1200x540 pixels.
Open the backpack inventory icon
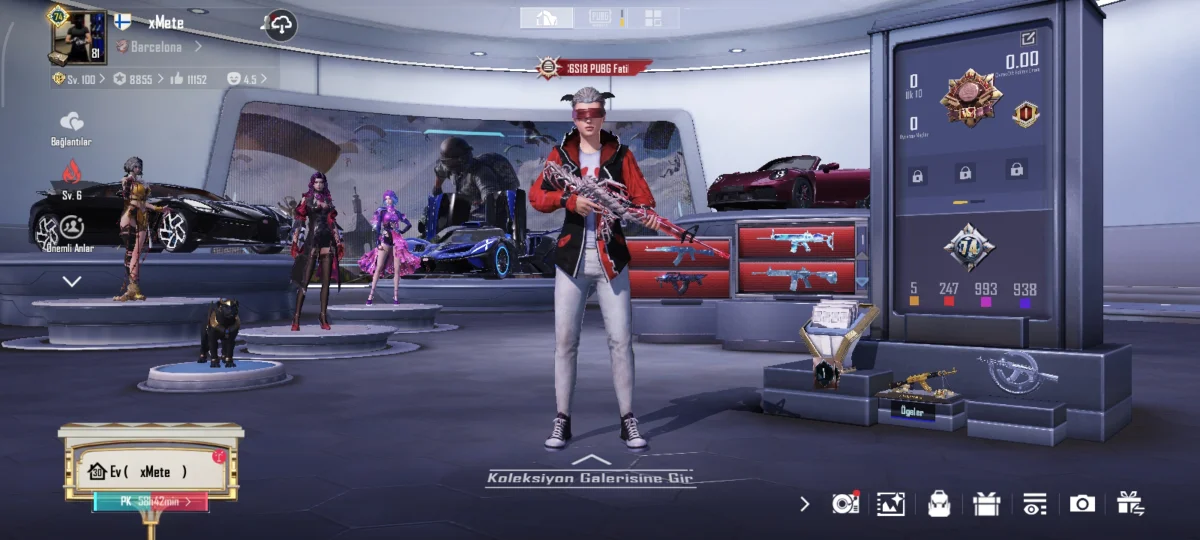[939, 504]
